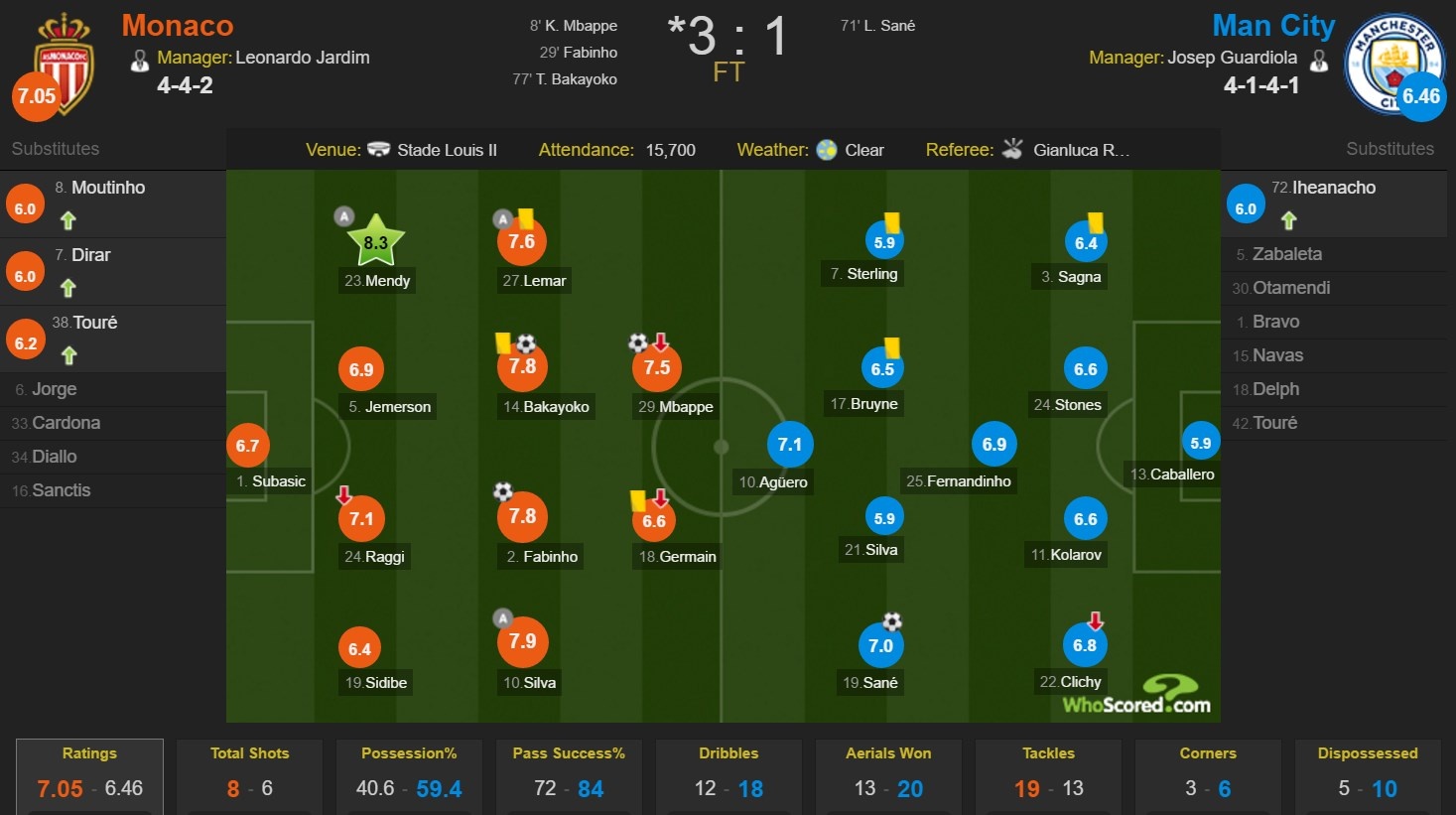Toggle the green substitution arrow under Moutinho
Image resolution: width=1456 pixels, height=815 pixels.
click(x=66, y=220)
